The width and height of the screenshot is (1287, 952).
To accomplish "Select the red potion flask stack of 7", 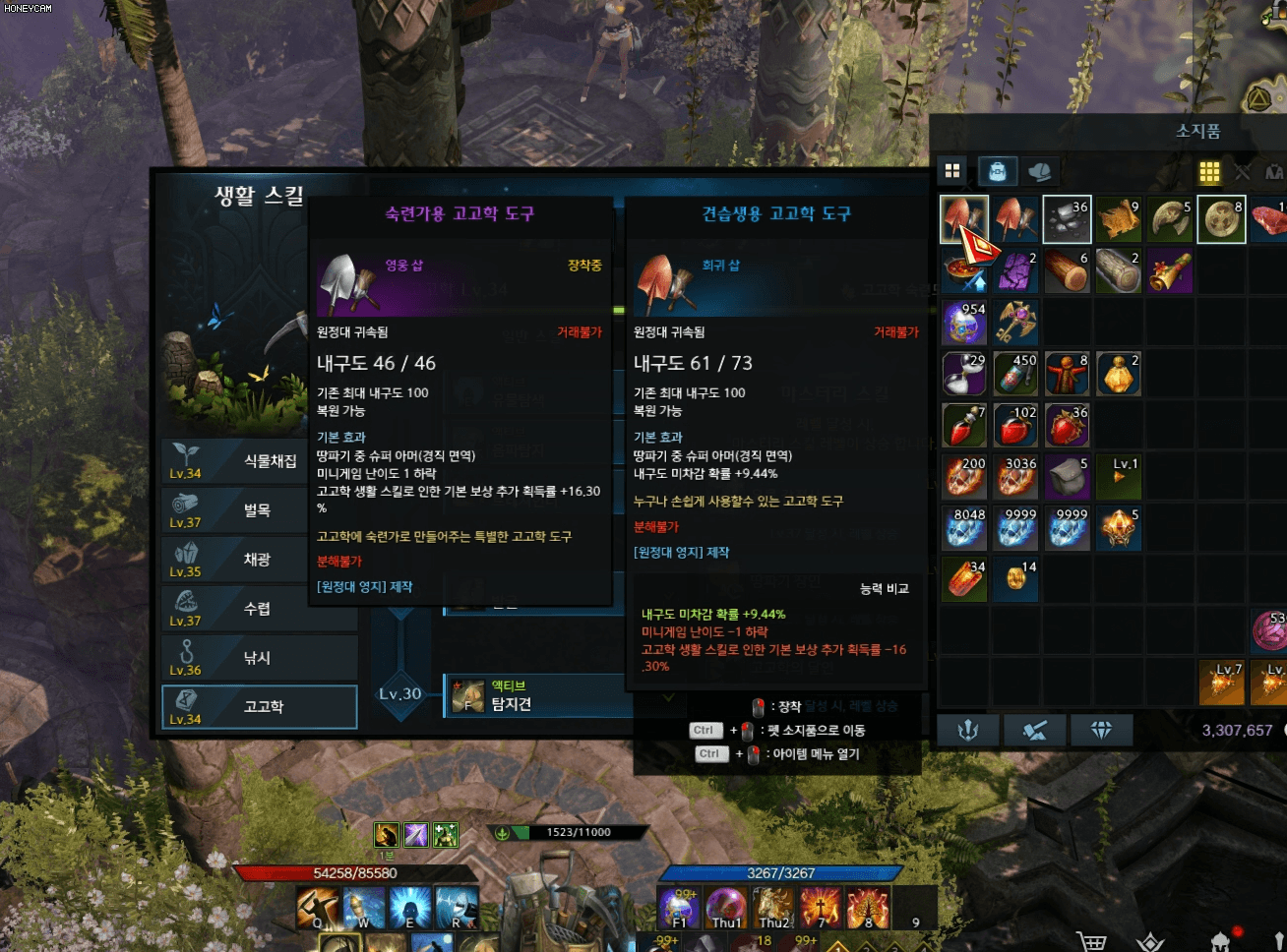I will [x=964, y=425].
